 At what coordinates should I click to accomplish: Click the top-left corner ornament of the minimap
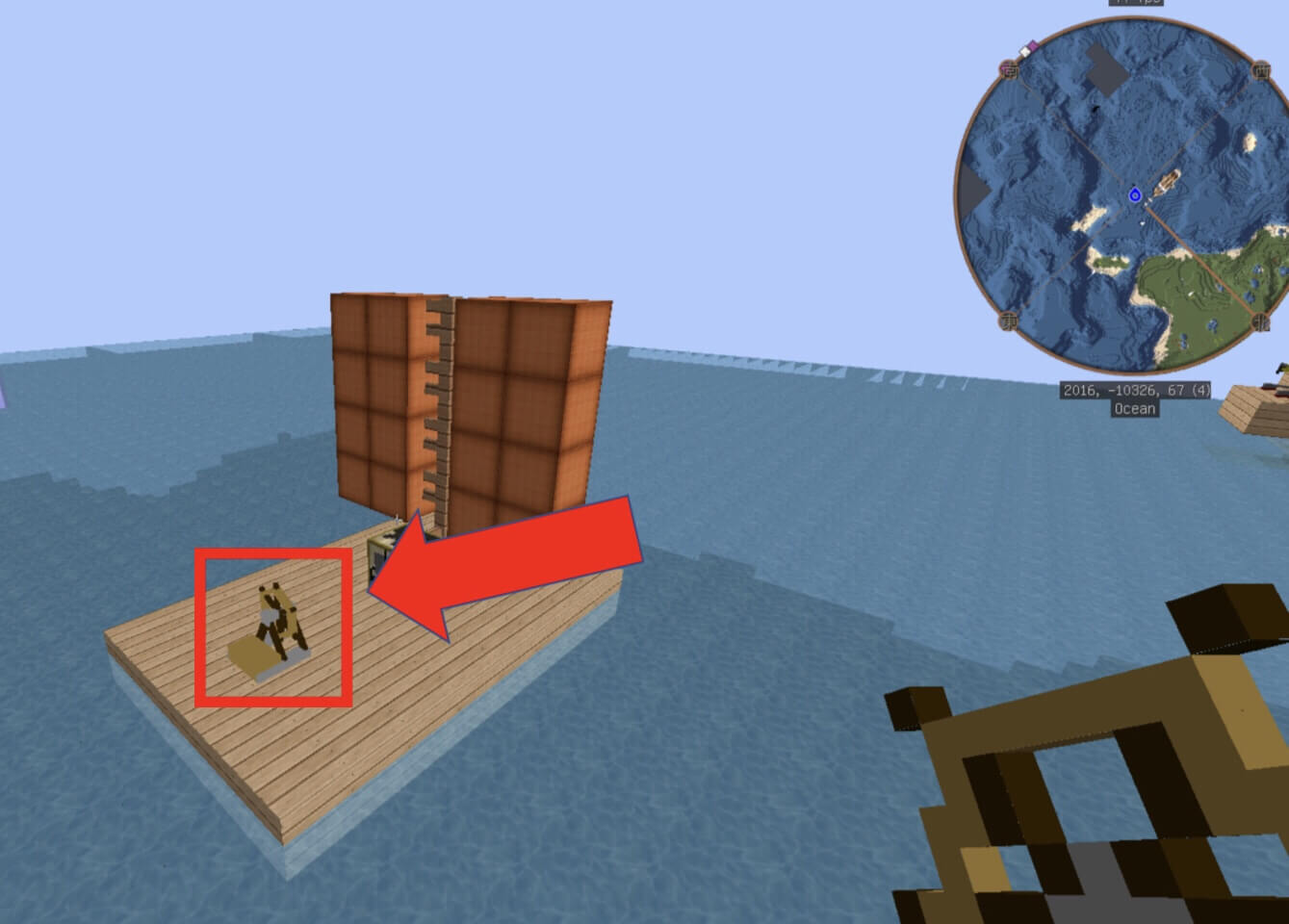[1009, 70]
